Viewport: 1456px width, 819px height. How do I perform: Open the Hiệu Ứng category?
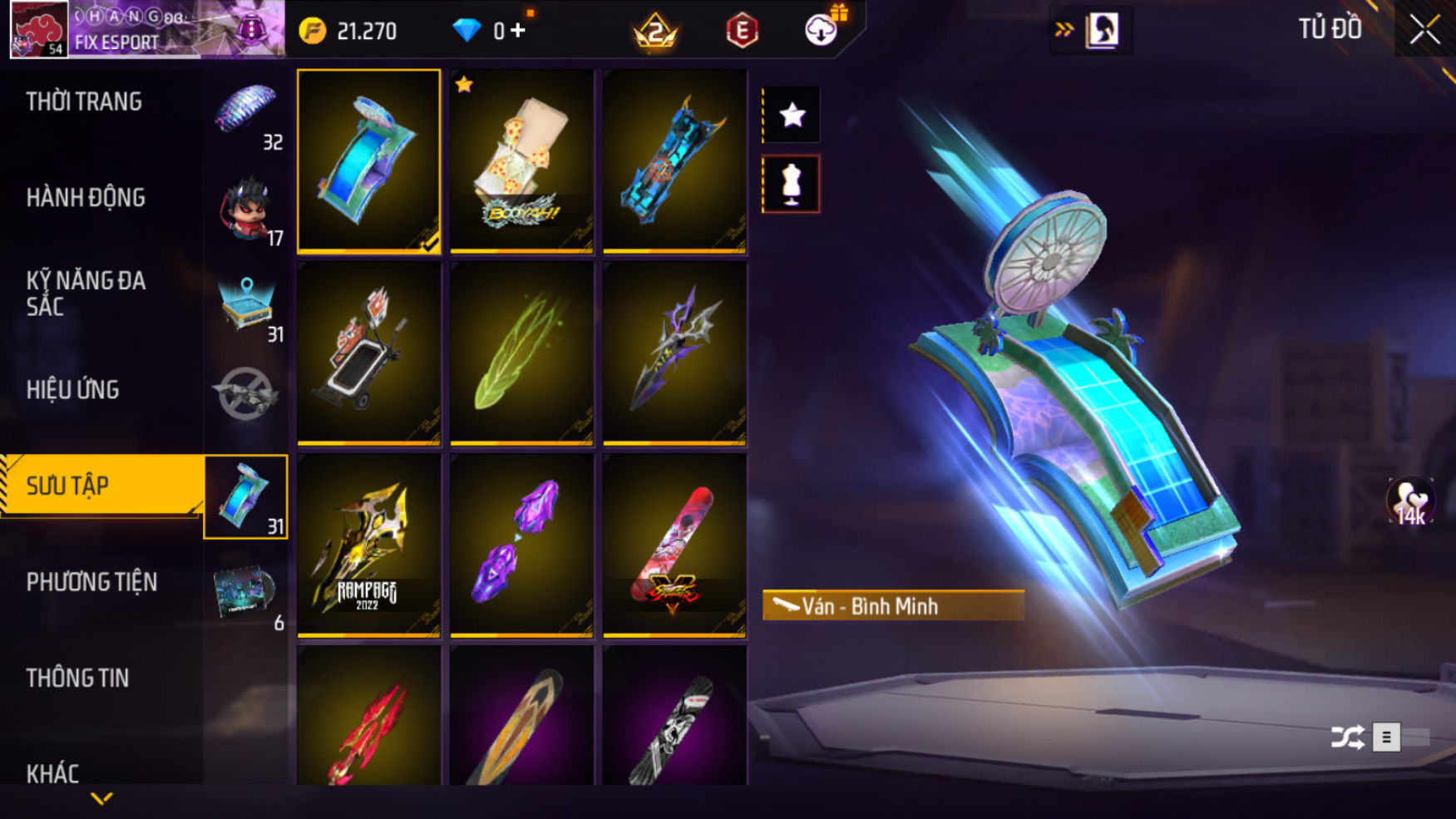[x=73, y=390]
